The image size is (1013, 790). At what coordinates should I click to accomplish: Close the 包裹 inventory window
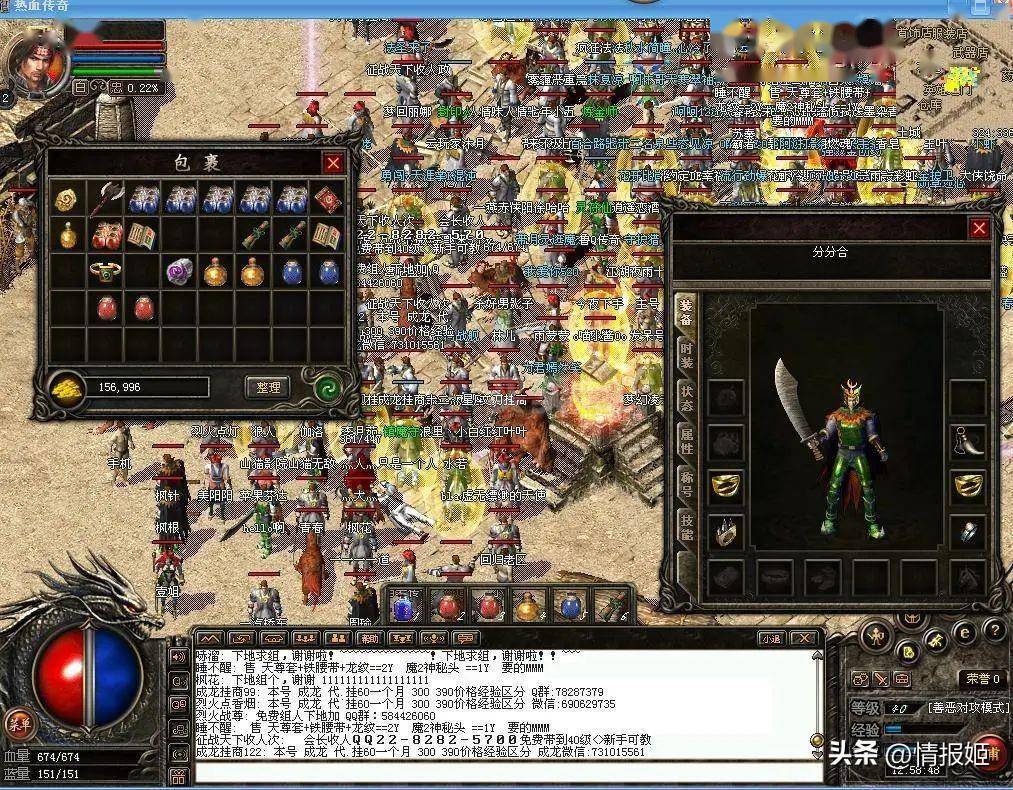pyautogui.click(x=332, y=163)
